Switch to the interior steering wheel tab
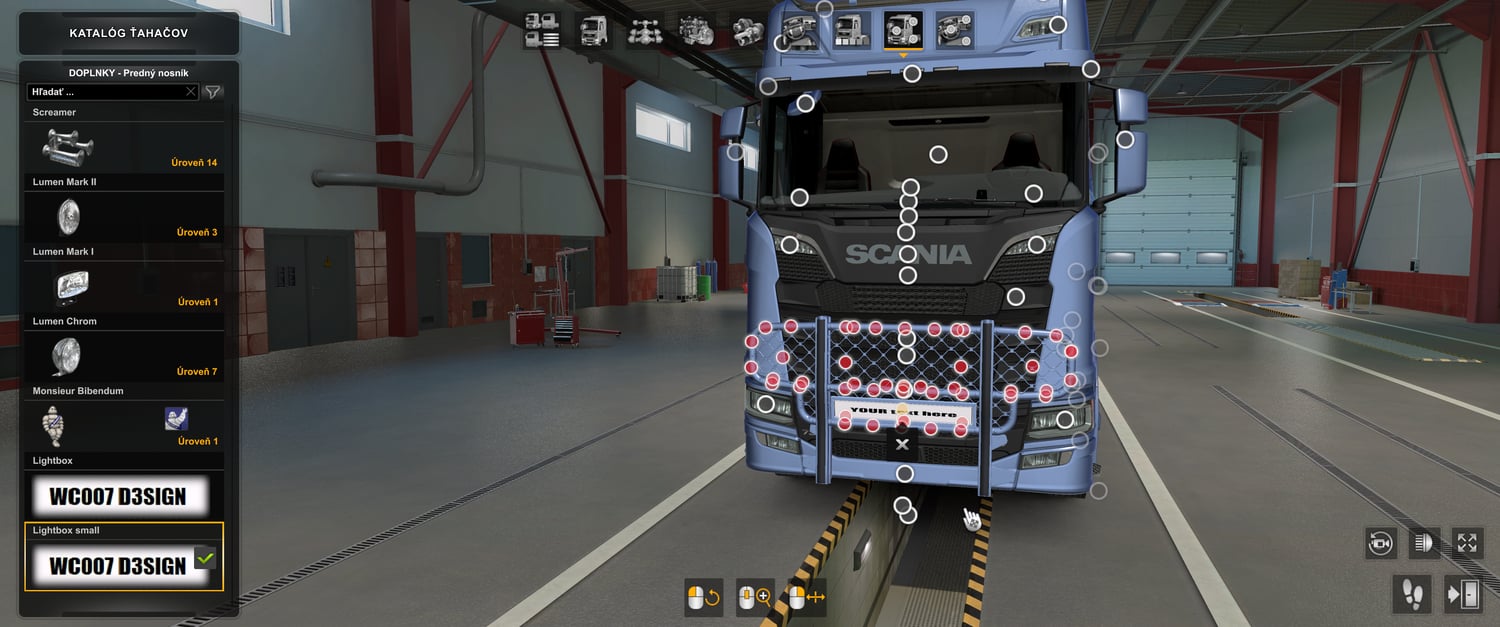Viewport: 1500px width, 627px height. coord(799,30)
